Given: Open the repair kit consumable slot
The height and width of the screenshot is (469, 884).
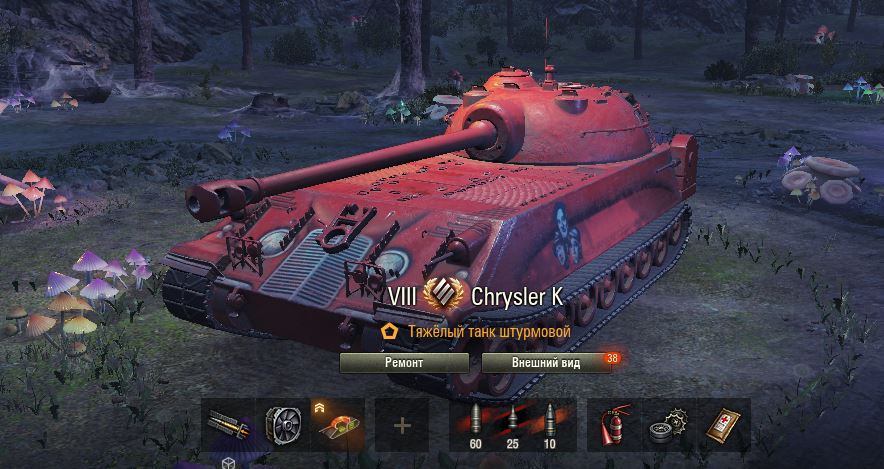Looking at the screenshot, I should [668, 425].
